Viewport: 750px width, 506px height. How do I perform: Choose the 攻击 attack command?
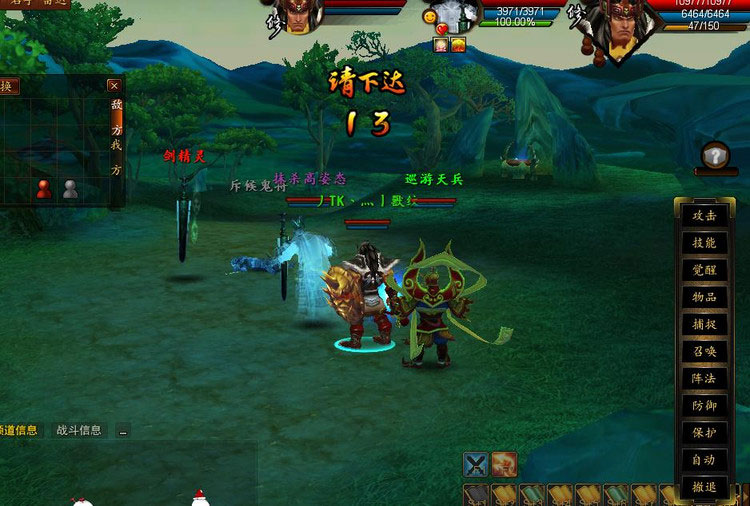(704, 216)
